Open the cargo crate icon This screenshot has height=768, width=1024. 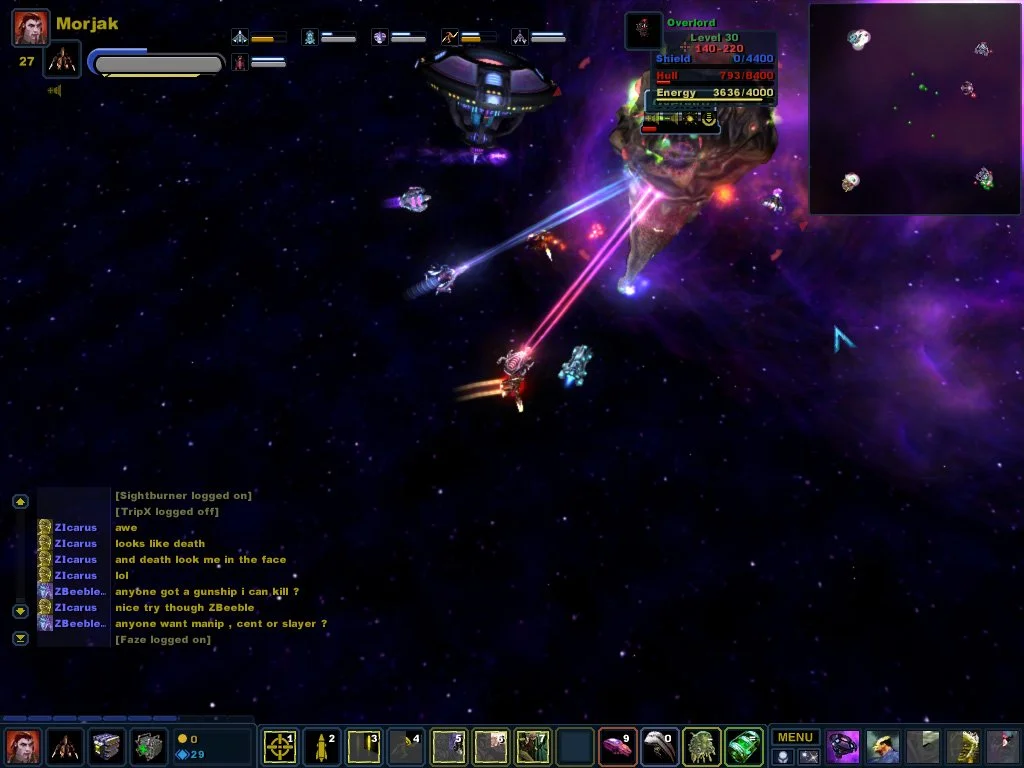[106, 747]
